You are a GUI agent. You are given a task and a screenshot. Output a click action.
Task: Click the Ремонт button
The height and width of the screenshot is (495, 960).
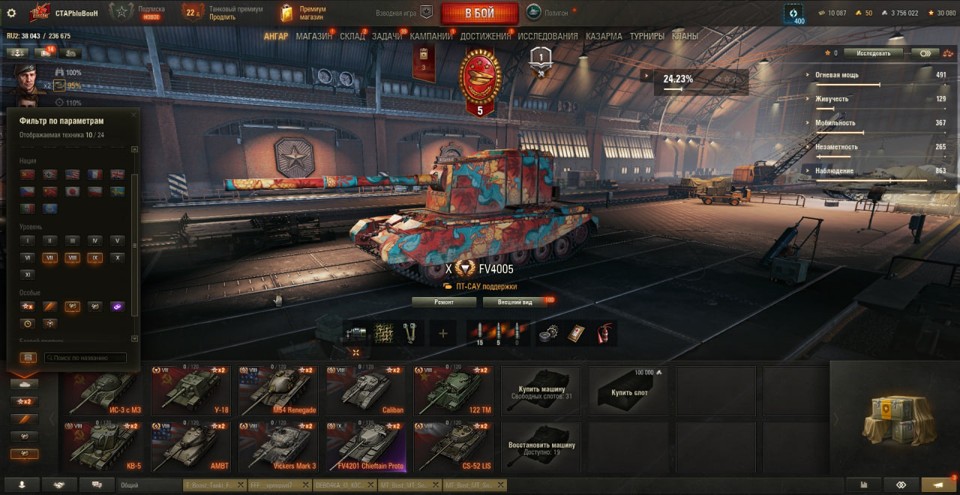pos(443,301)
